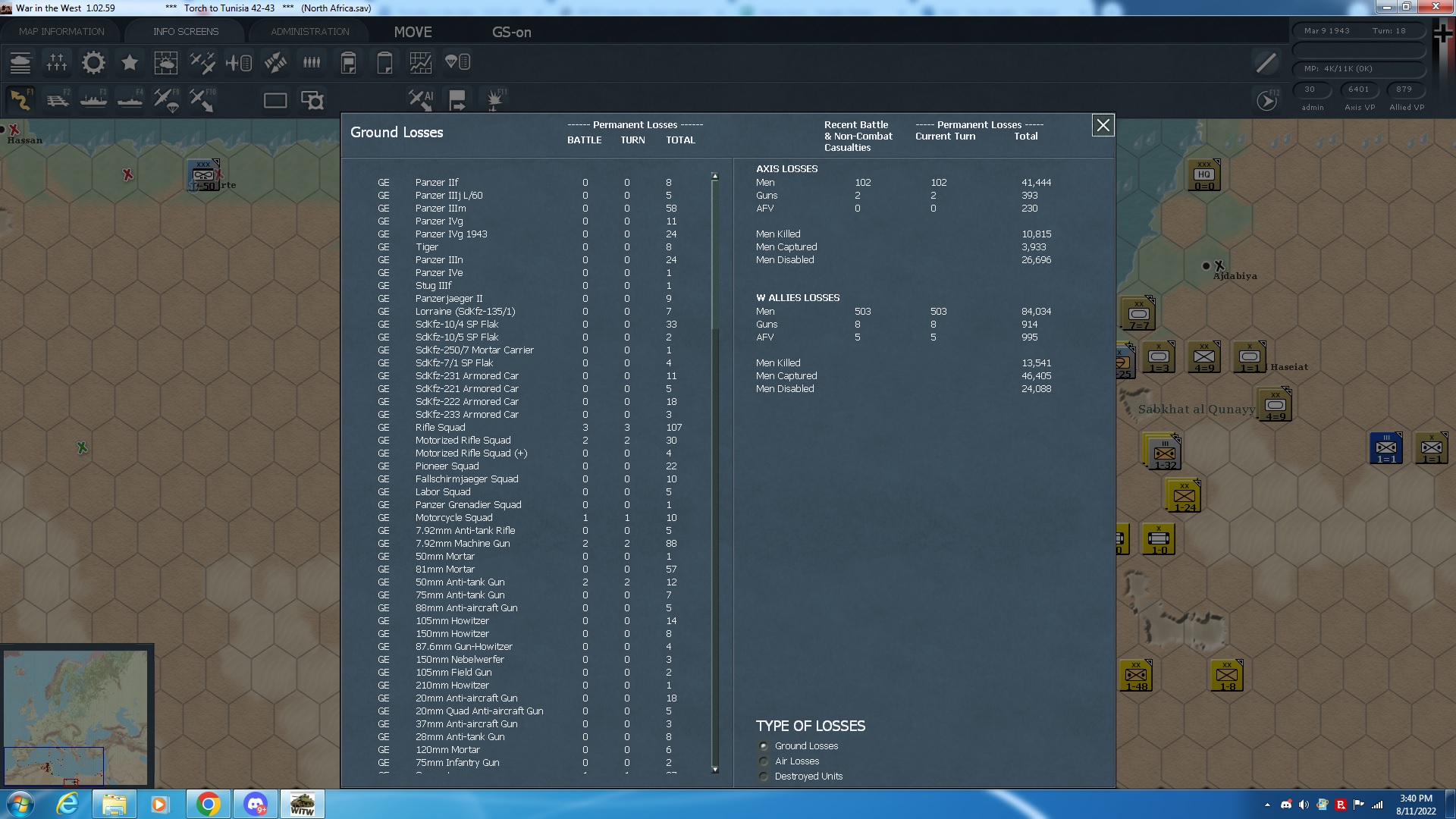Select rail transport mode F2 icon
Image resolution: width=1456 pixels, height=819 pixels.
[x=58, y=99]
